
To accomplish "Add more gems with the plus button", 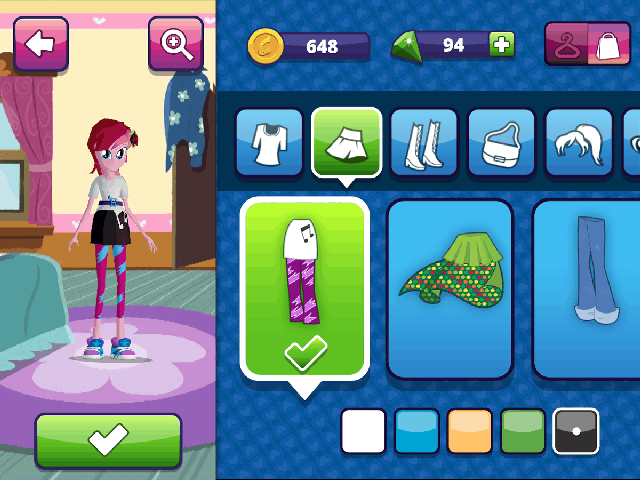I will pyautogui.click(x=501, y=44).
